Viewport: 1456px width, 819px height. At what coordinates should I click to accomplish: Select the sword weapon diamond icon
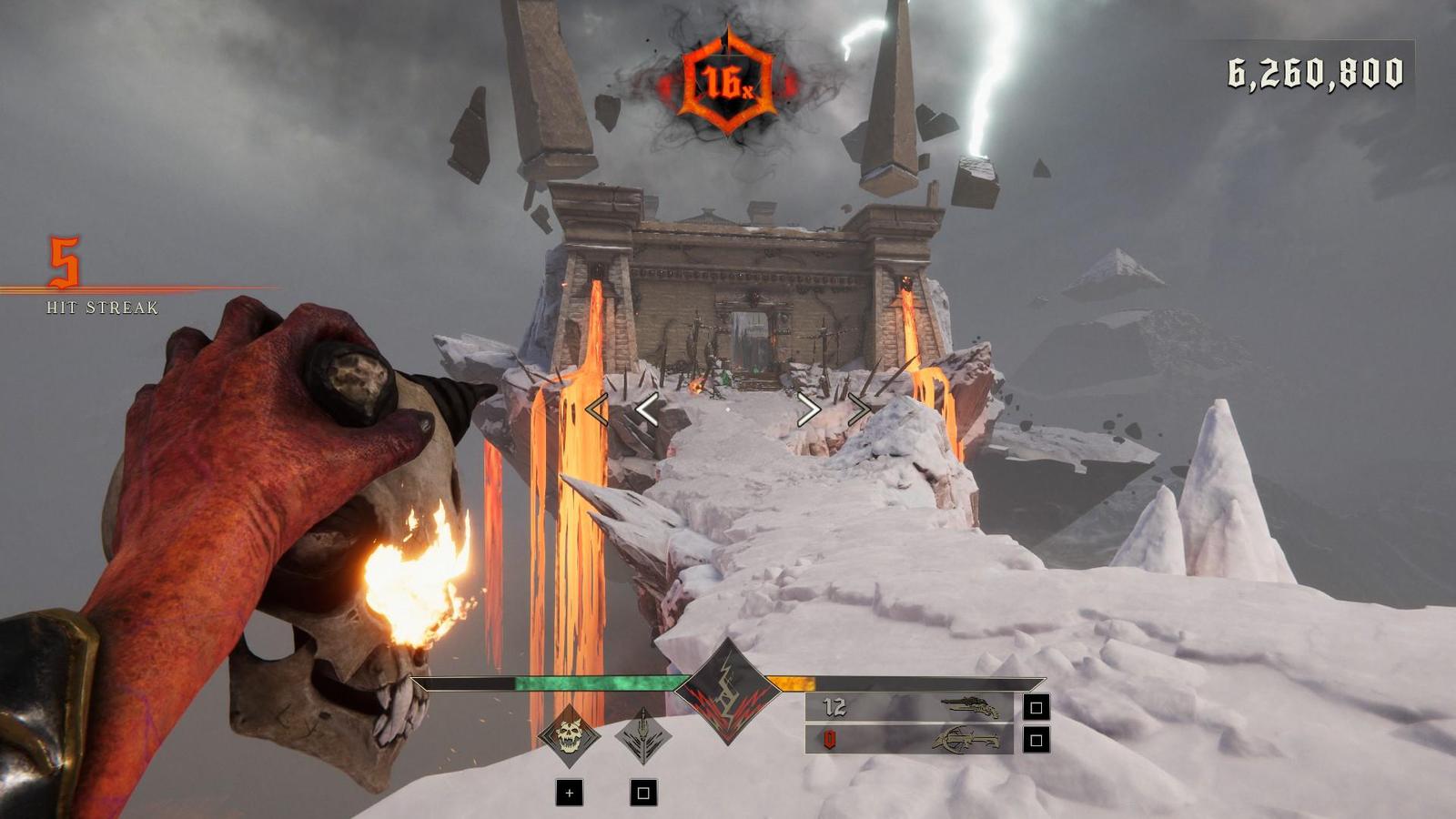tap(642, 735)
